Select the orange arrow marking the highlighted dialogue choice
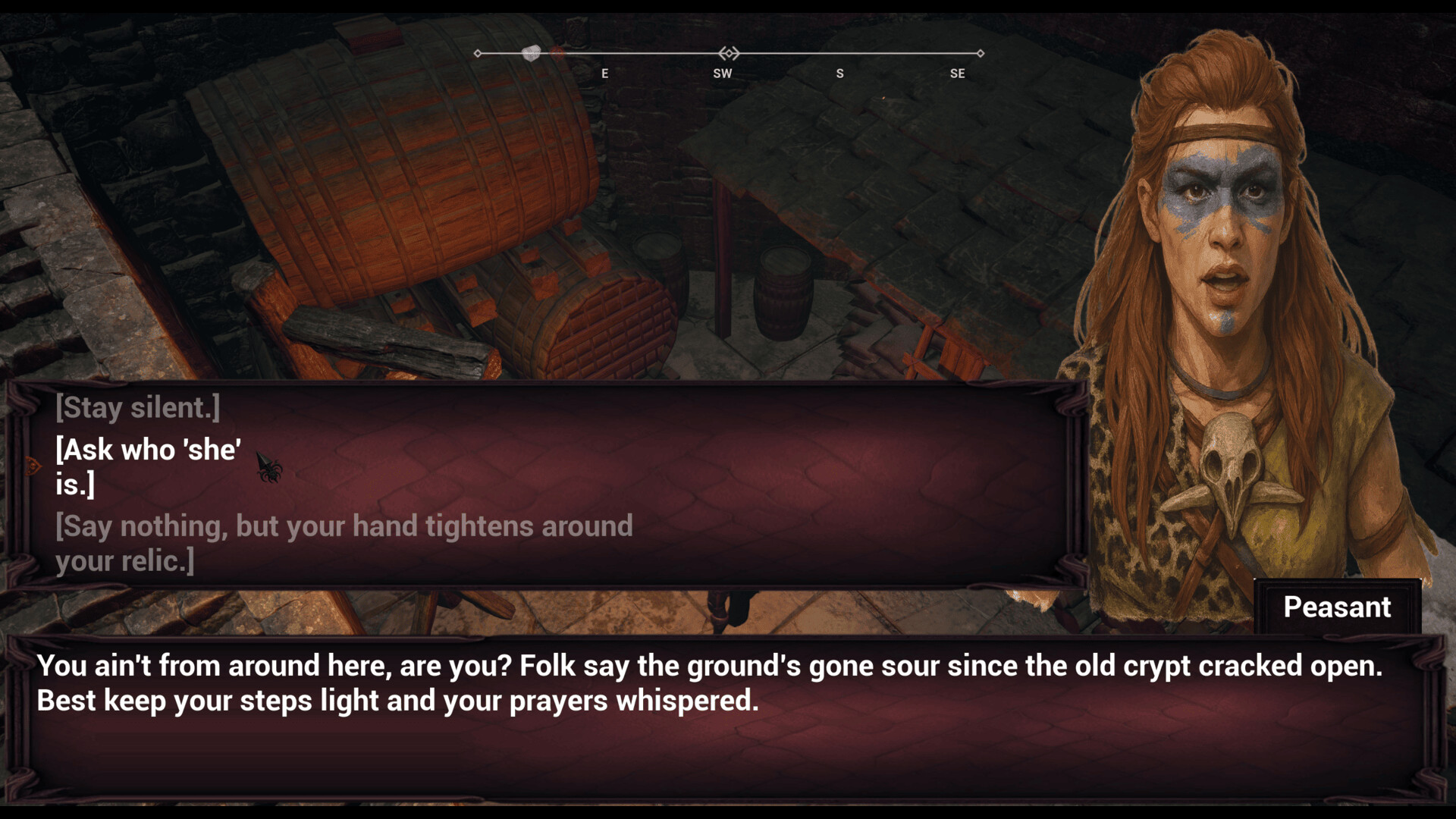The width and height of the screenshot is (1456, 819). (x=33, y=465)
